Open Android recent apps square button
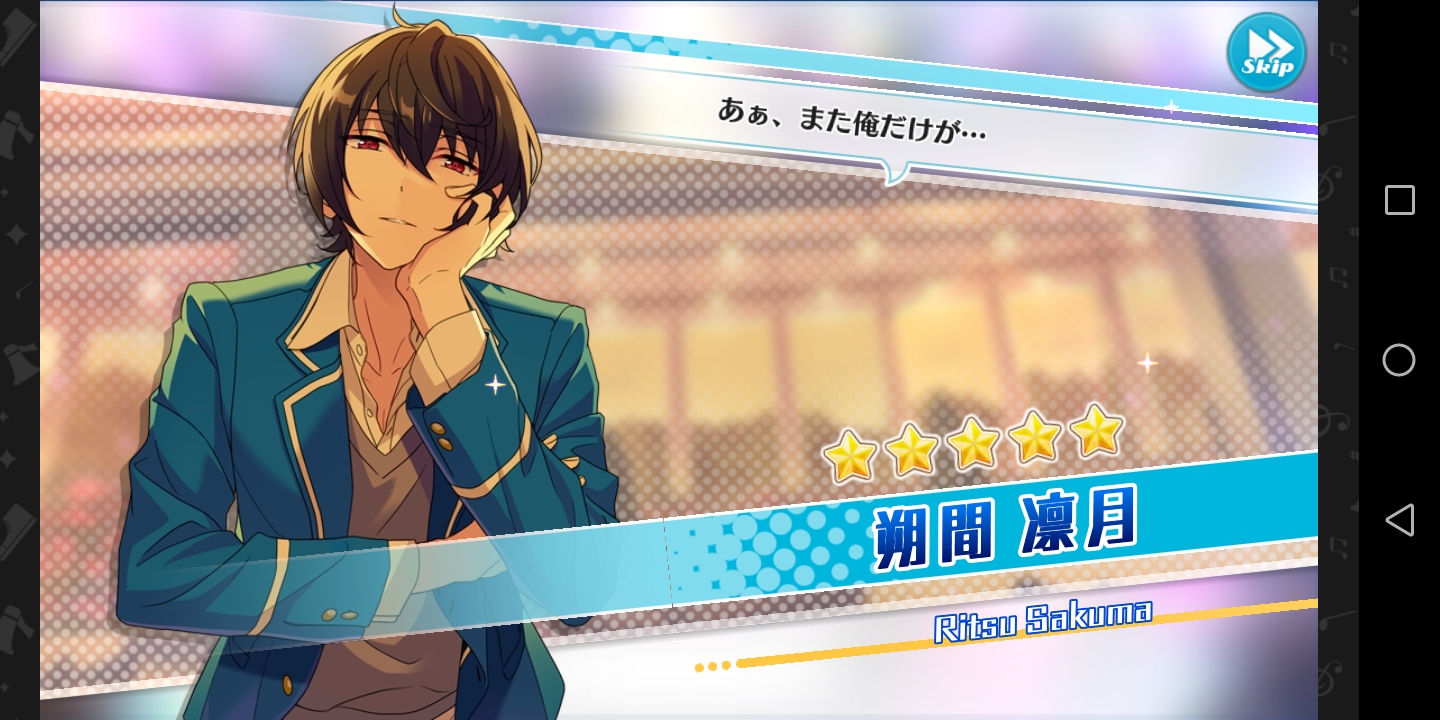The width and height of the screenshot is (1440, 720). [x=1399, y=200]
